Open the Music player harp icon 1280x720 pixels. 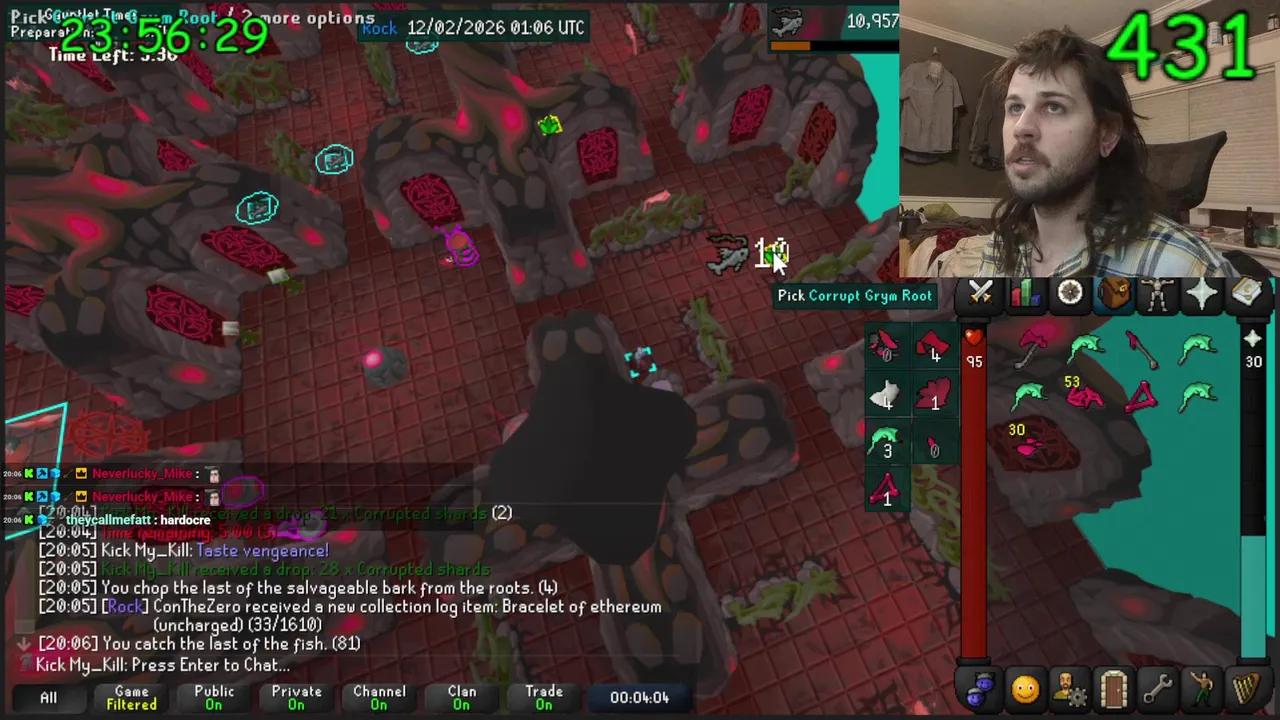pyautogui.click(x=1245, y=689)
